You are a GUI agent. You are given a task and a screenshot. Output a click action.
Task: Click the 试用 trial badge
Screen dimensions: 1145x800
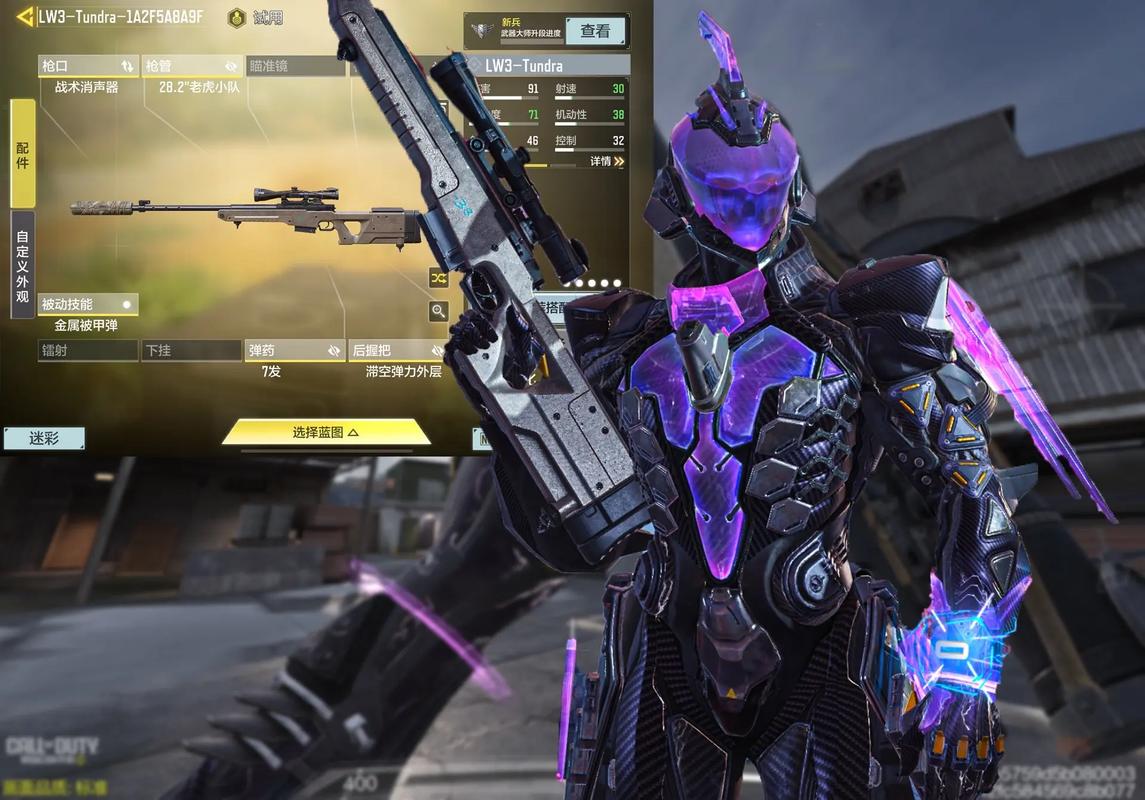pyautogui.click(x=255, y=17)
